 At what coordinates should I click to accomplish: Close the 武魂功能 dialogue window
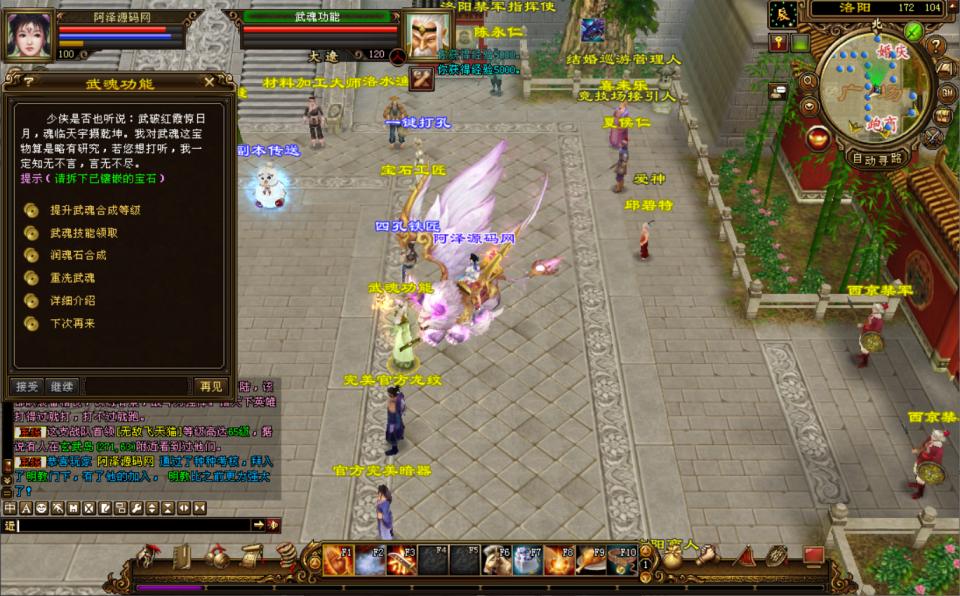(x=208, y=82)
